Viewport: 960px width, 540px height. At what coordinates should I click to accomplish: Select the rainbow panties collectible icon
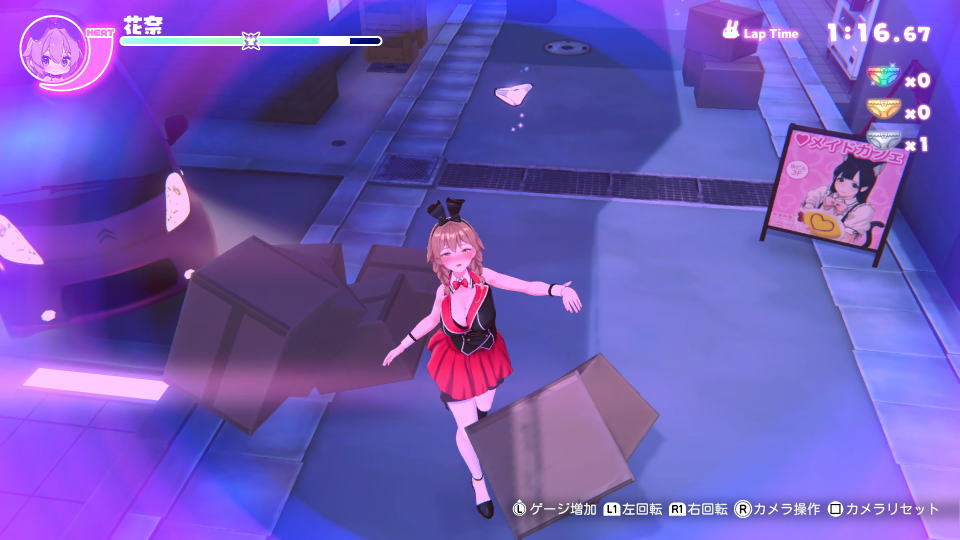(882, 78)
